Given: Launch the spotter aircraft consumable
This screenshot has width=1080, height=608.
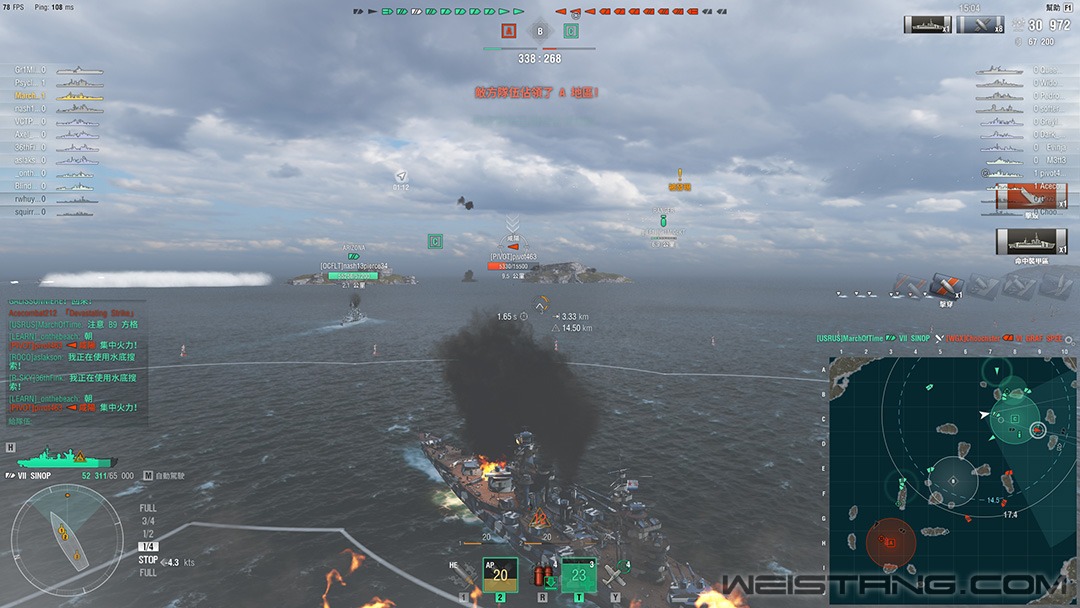Looking at the screenshot, I should pos(615,575).
